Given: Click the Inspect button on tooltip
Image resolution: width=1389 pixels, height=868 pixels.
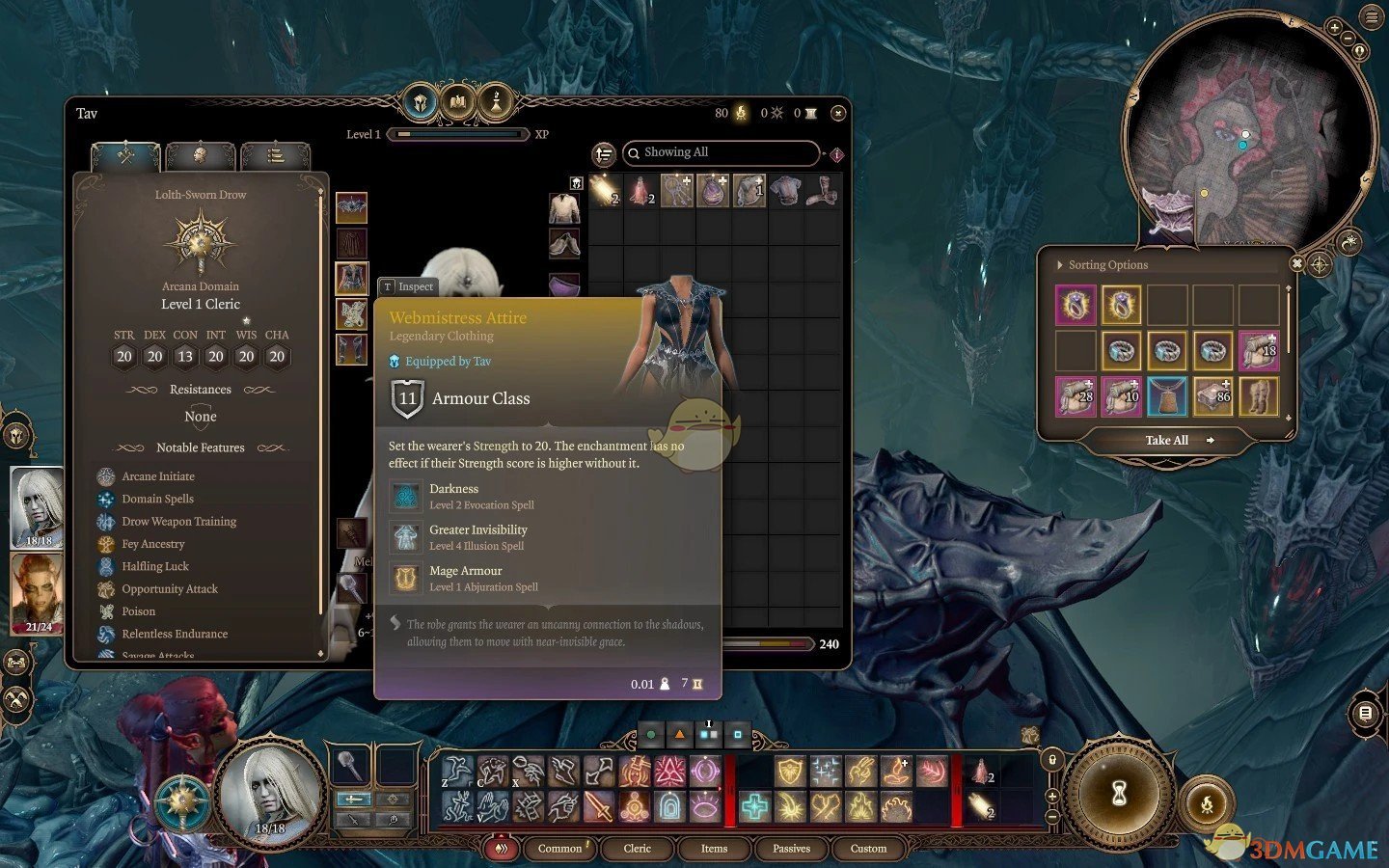Looking at the screenshot, I should 408,286.
